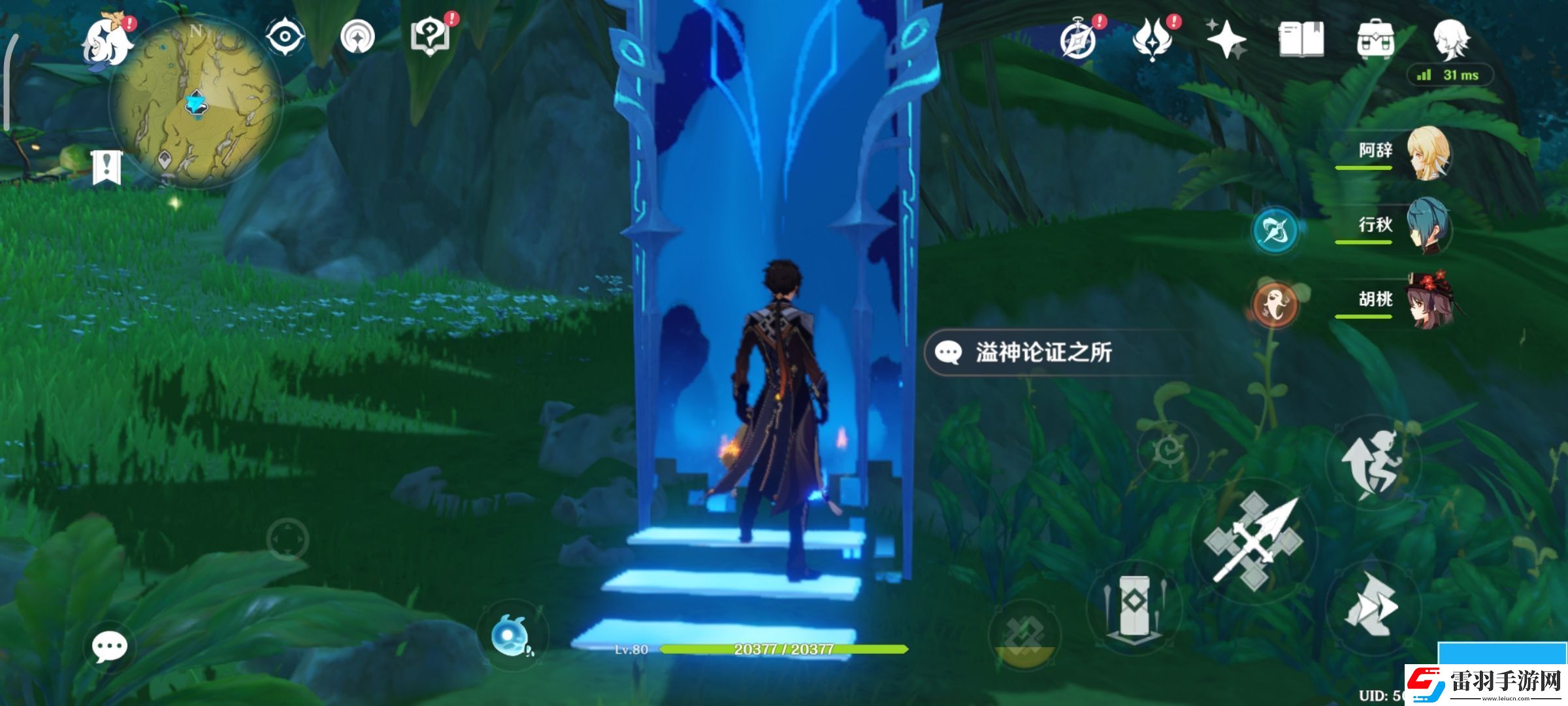Tap the jump button
1568x706 pixels.
tap(1372, 463)
